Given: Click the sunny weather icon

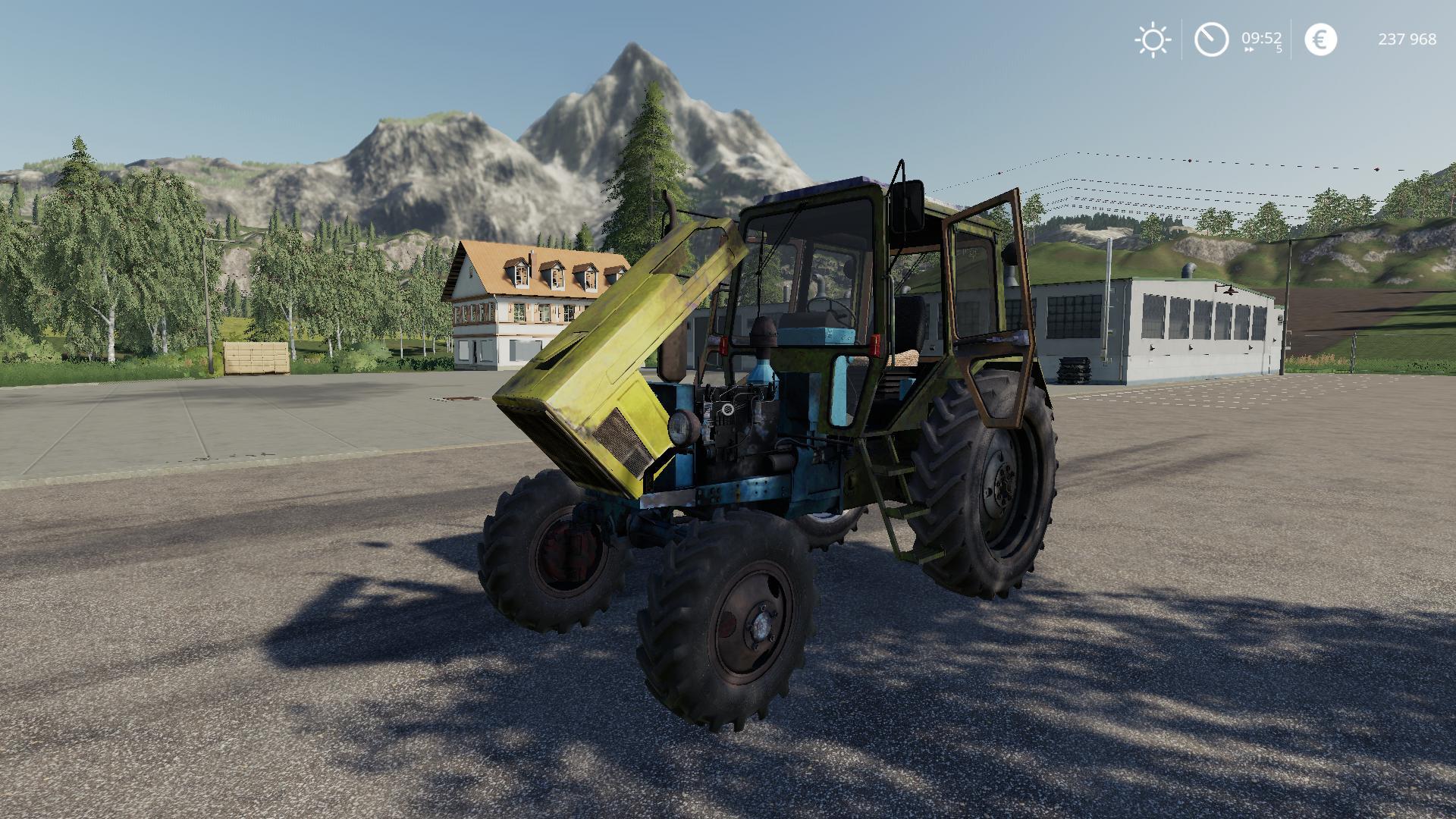Looking at the screenshot, I should 1153,39.
